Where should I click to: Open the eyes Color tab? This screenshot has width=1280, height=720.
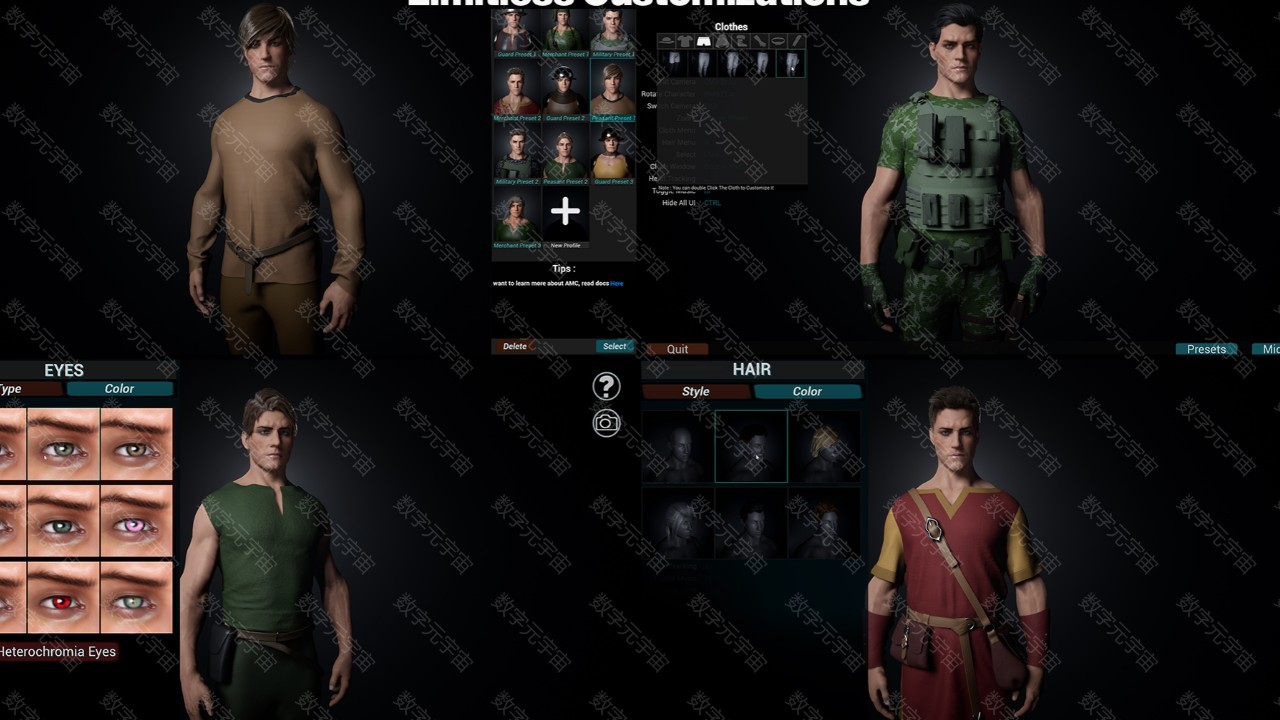click(120, 388)
